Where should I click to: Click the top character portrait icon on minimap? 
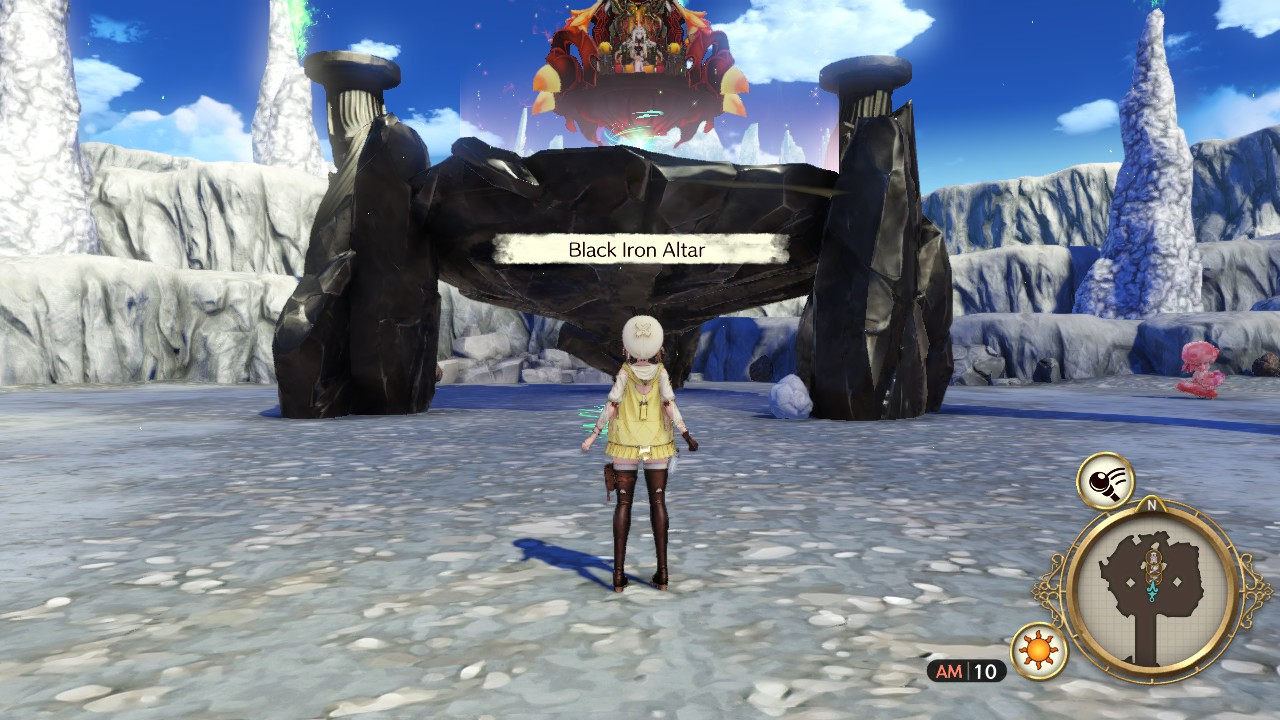[1152, 557]
